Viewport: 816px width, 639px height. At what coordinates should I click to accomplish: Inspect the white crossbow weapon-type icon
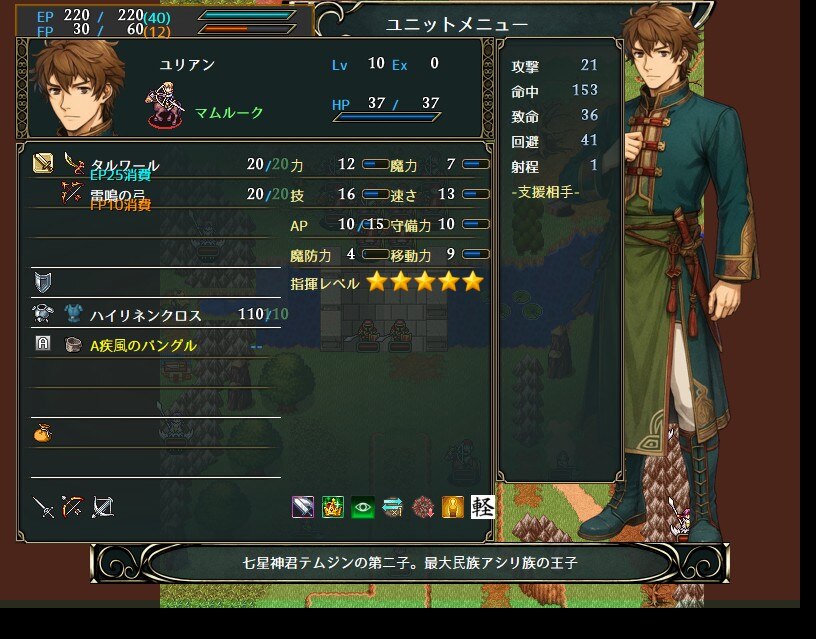point(102,507)
